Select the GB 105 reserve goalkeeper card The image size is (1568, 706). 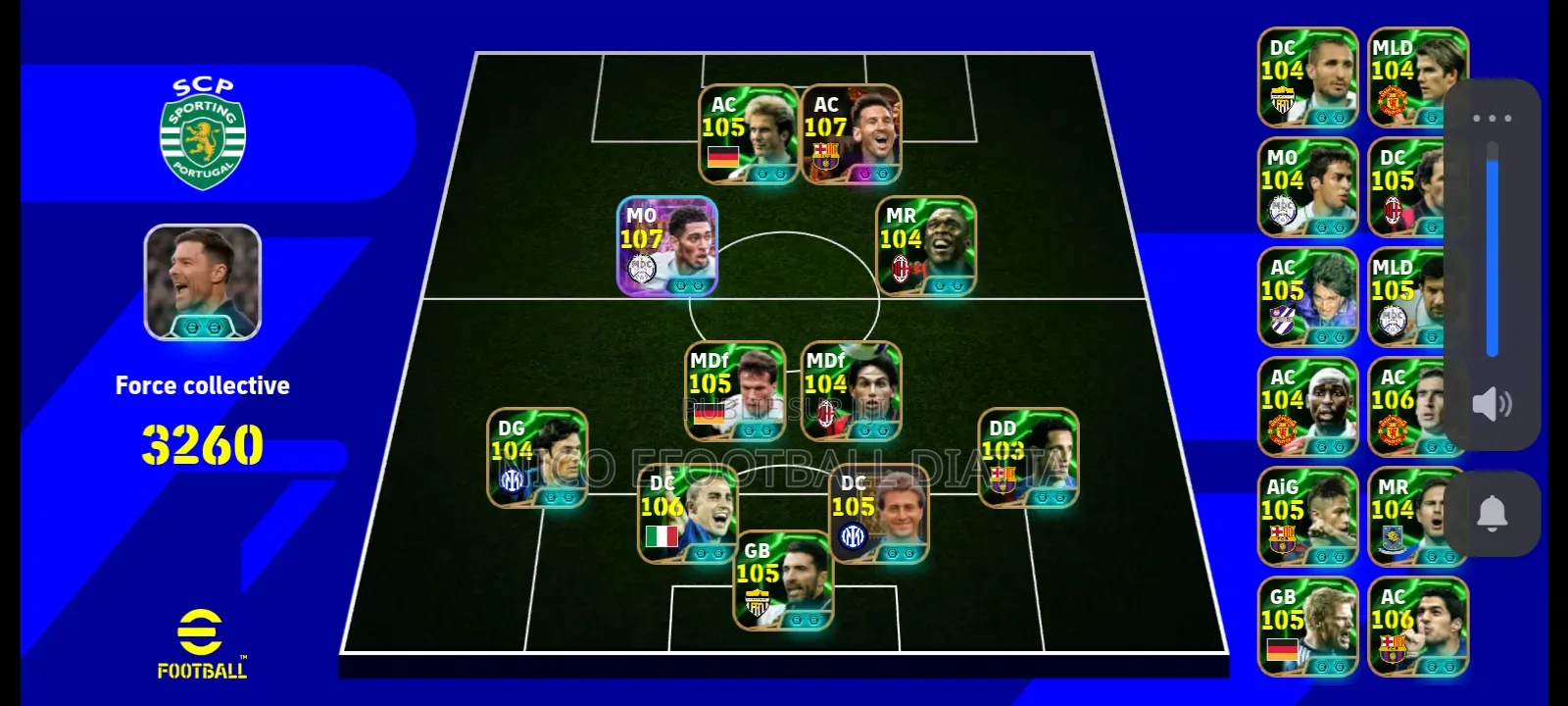pyautogui.click(x=1306, y=629)
